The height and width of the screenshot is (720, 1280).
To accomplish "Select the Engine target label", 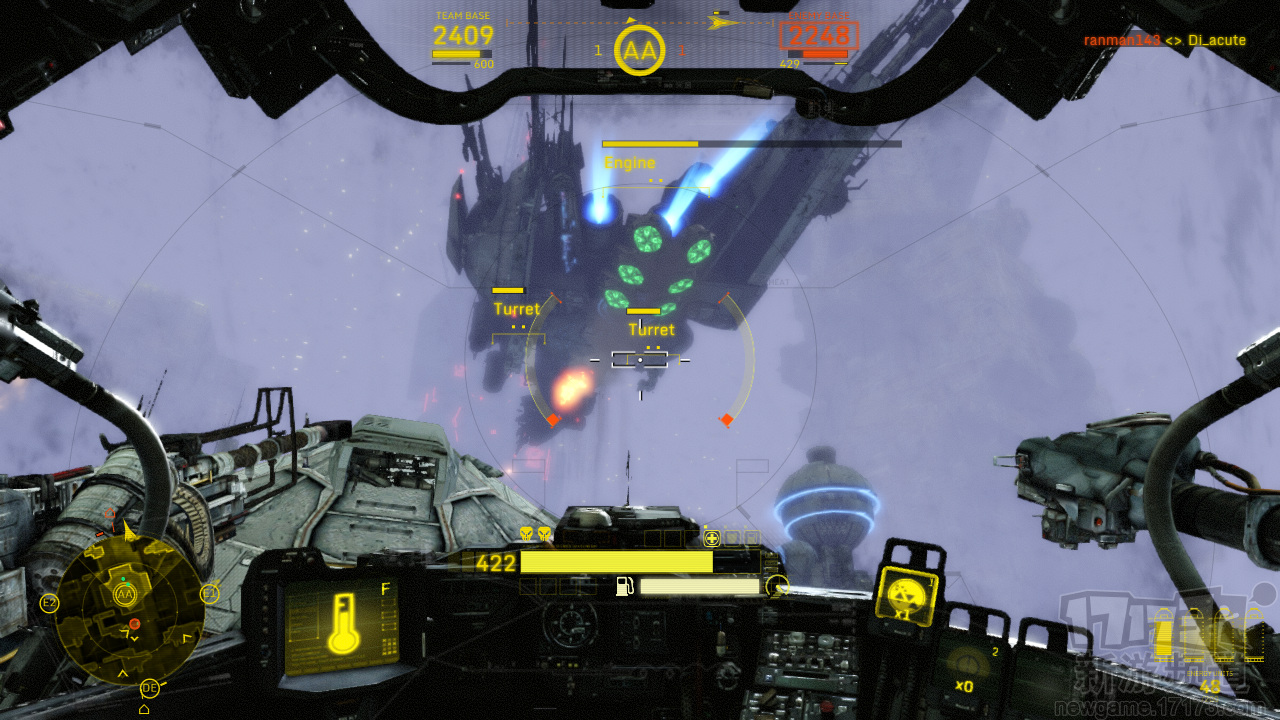I will click(630, 163).
